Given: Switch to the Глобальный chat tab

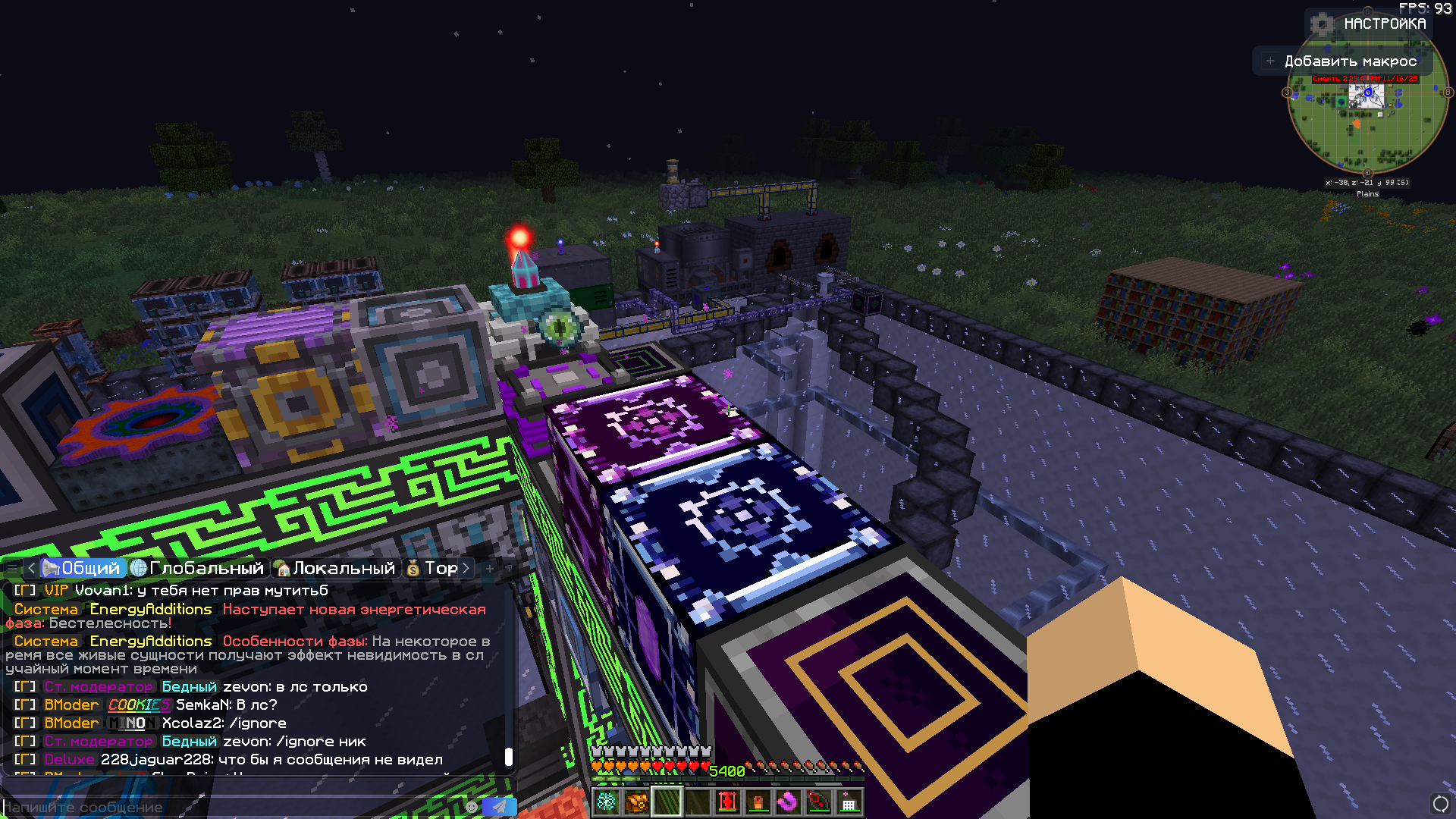Looking at the screenshot, I should point(197,568).
